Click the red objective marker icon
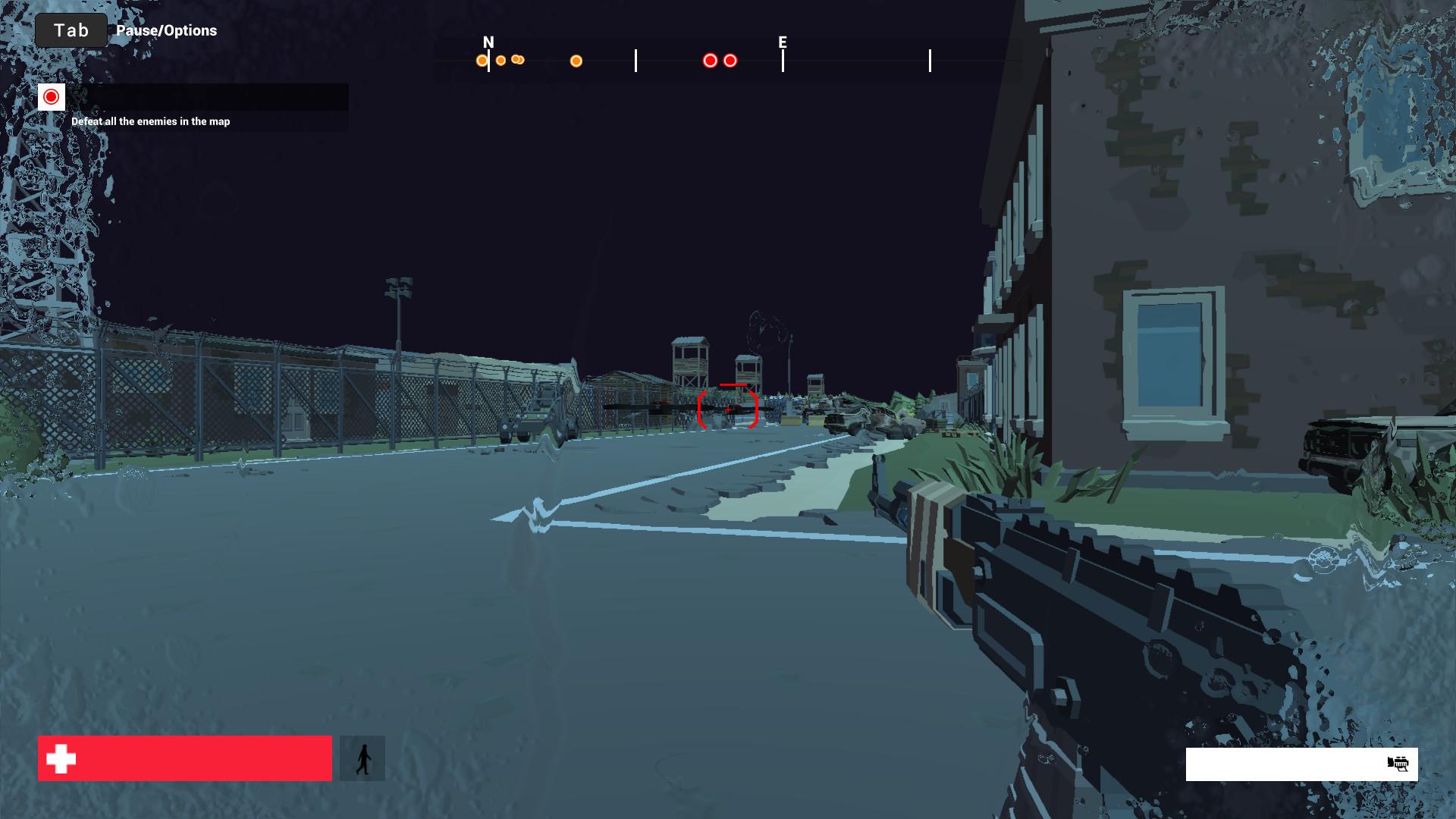Screen dimensions: 1456x819 51,97
